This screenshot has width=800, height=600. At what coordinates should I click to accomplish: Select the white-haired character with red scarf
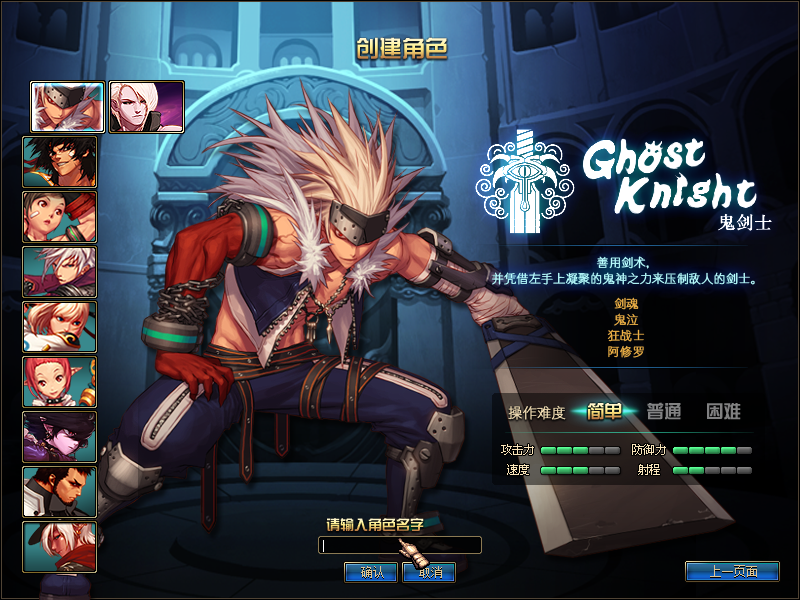60,546
